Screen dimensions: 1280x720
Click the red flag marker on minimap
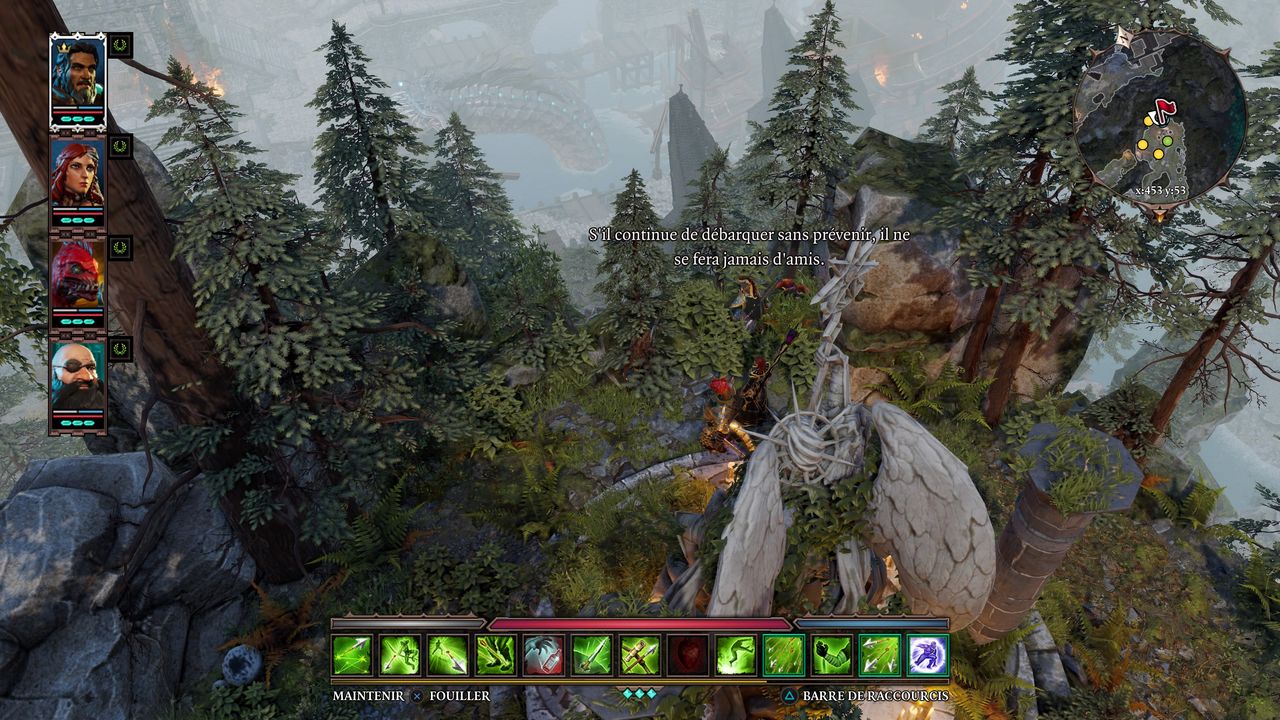coord(1164,107)
